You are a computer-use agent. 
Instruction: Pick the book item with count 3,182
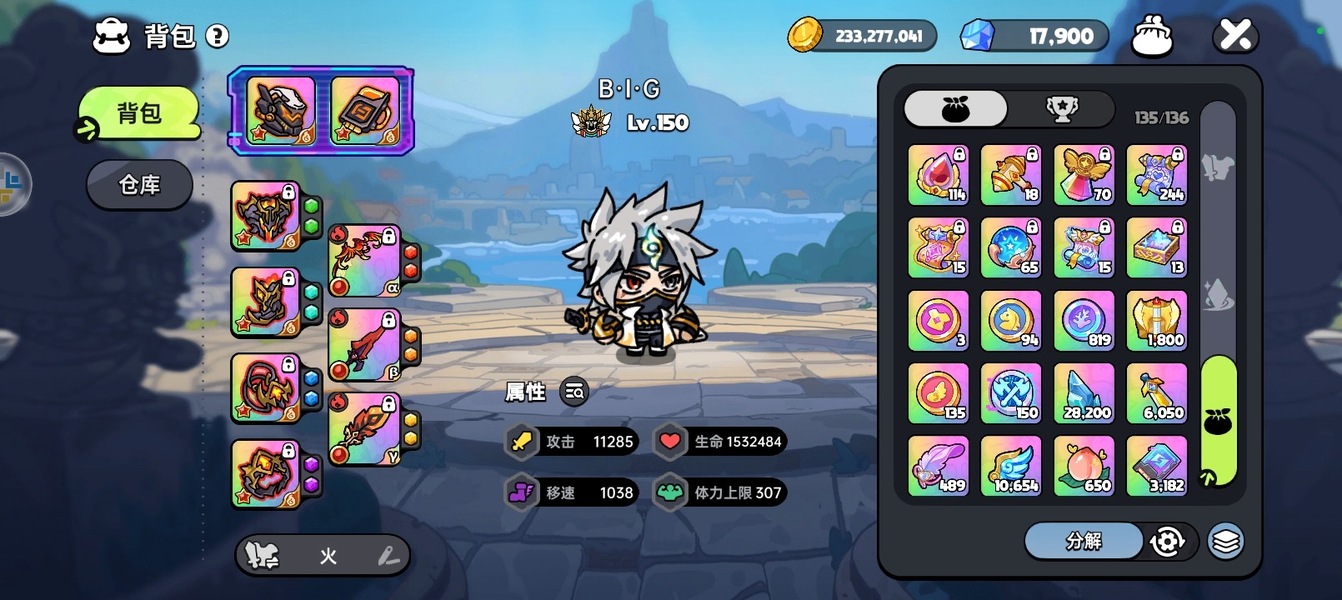click(x=1157, y=466)
